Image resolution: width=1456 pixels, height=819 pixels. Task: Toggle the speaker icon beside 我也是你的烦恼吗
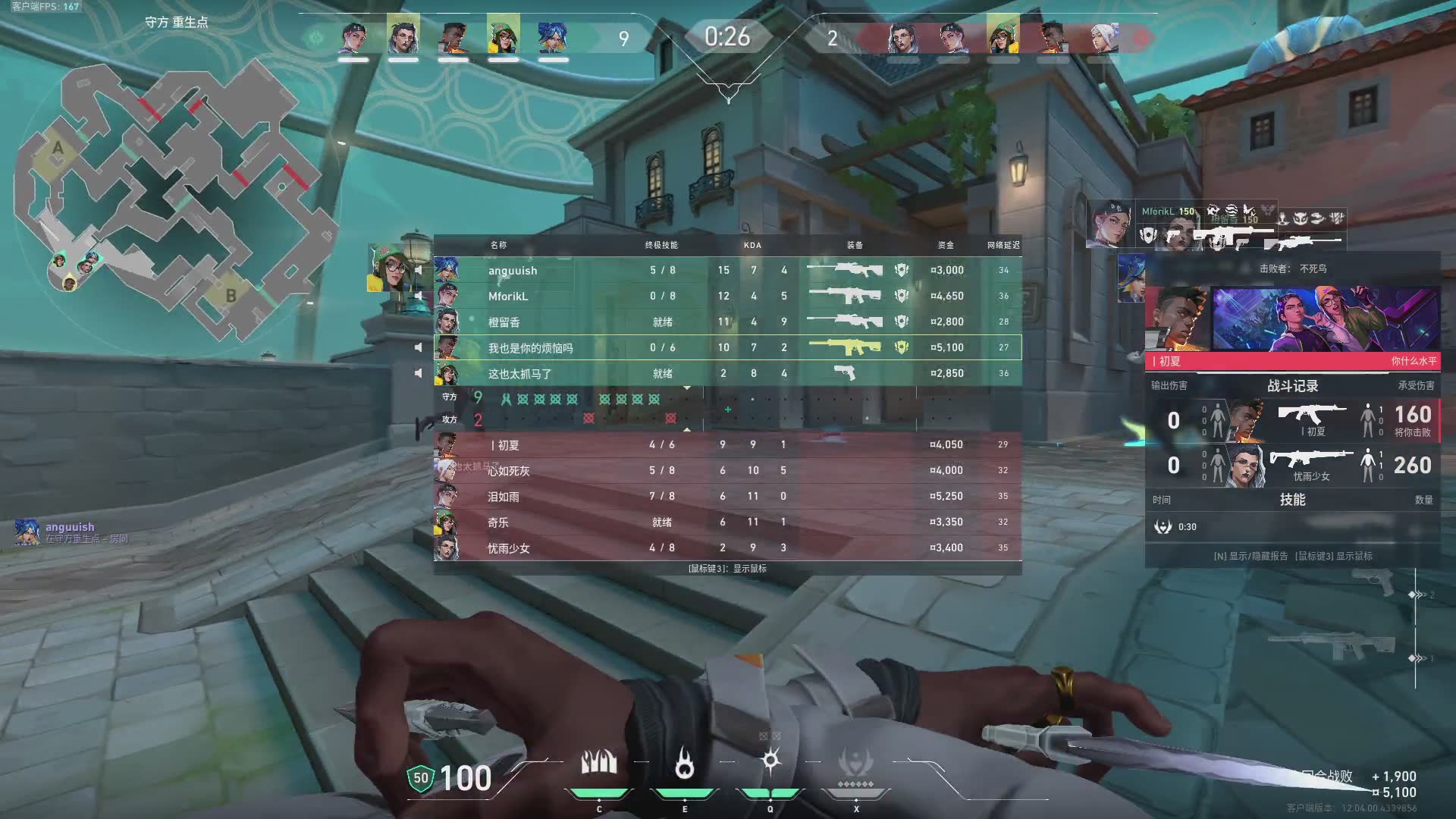tap(418, 347)
